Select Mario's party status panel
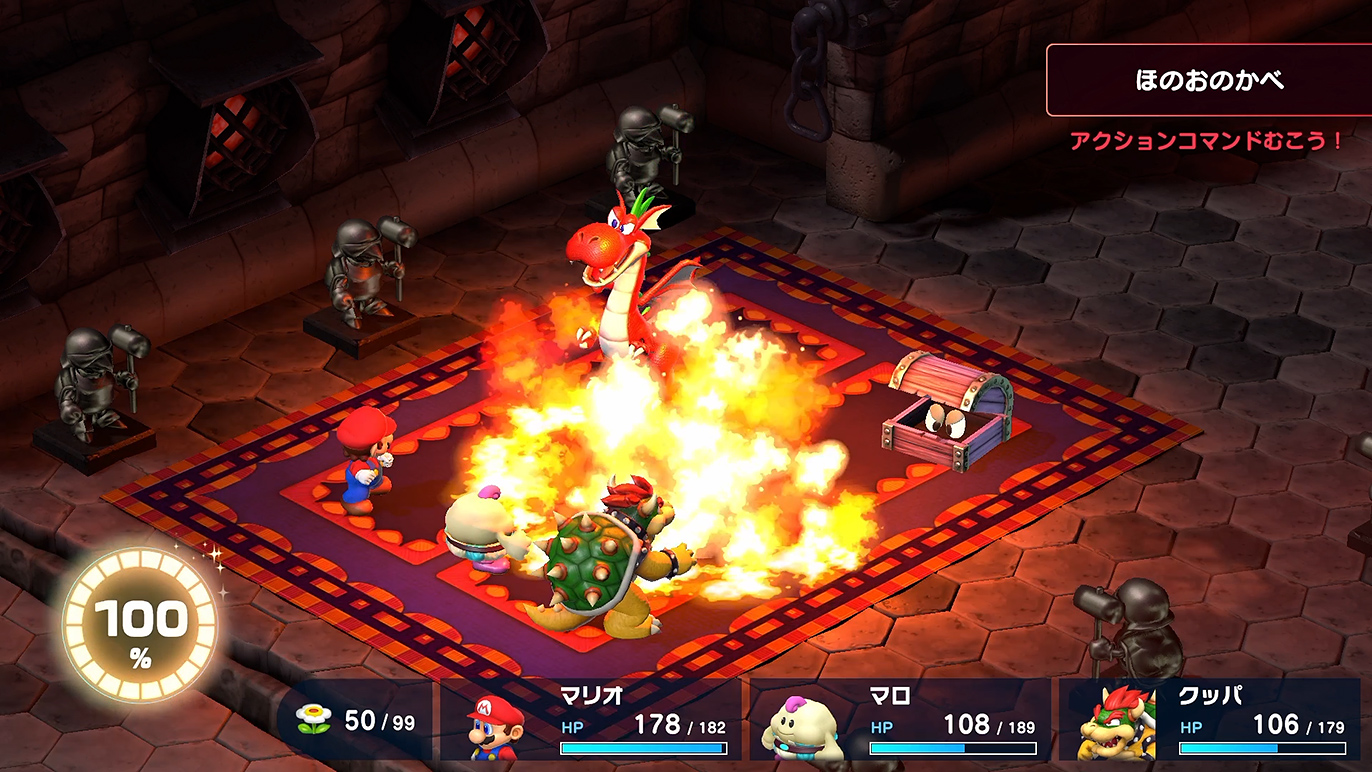Screen dimensions: 1372x772 click(592, 720)
